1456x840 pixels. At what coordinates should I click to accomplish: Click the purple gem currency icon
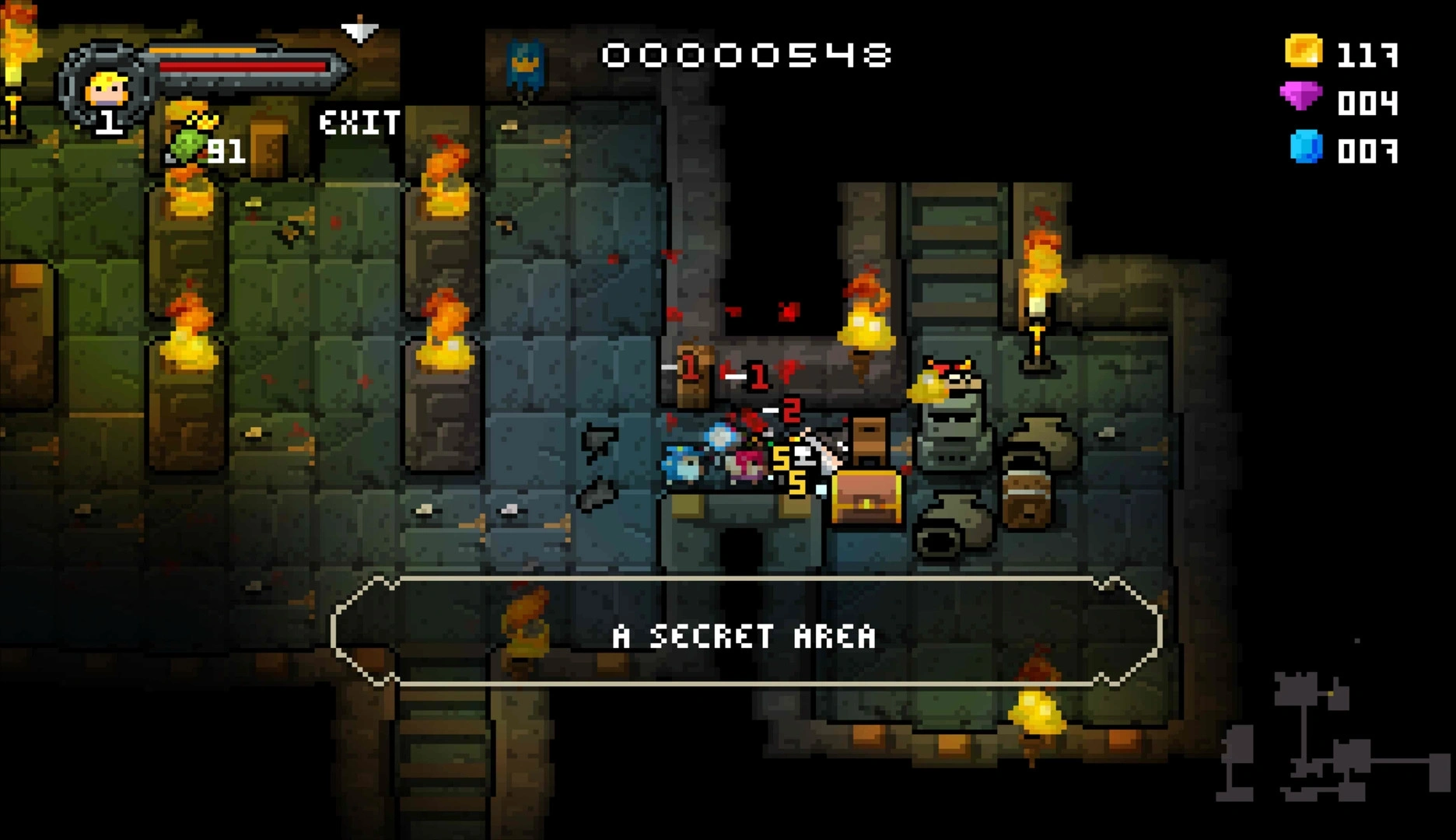coord(1301,98)
